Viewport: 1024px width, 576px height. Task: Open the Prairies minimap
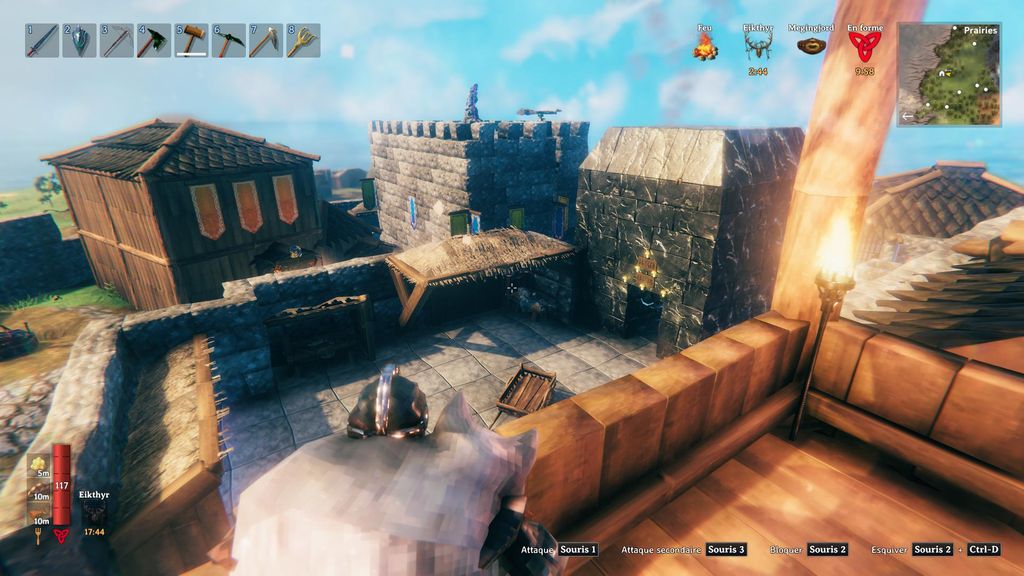click(x=949, y=74)
